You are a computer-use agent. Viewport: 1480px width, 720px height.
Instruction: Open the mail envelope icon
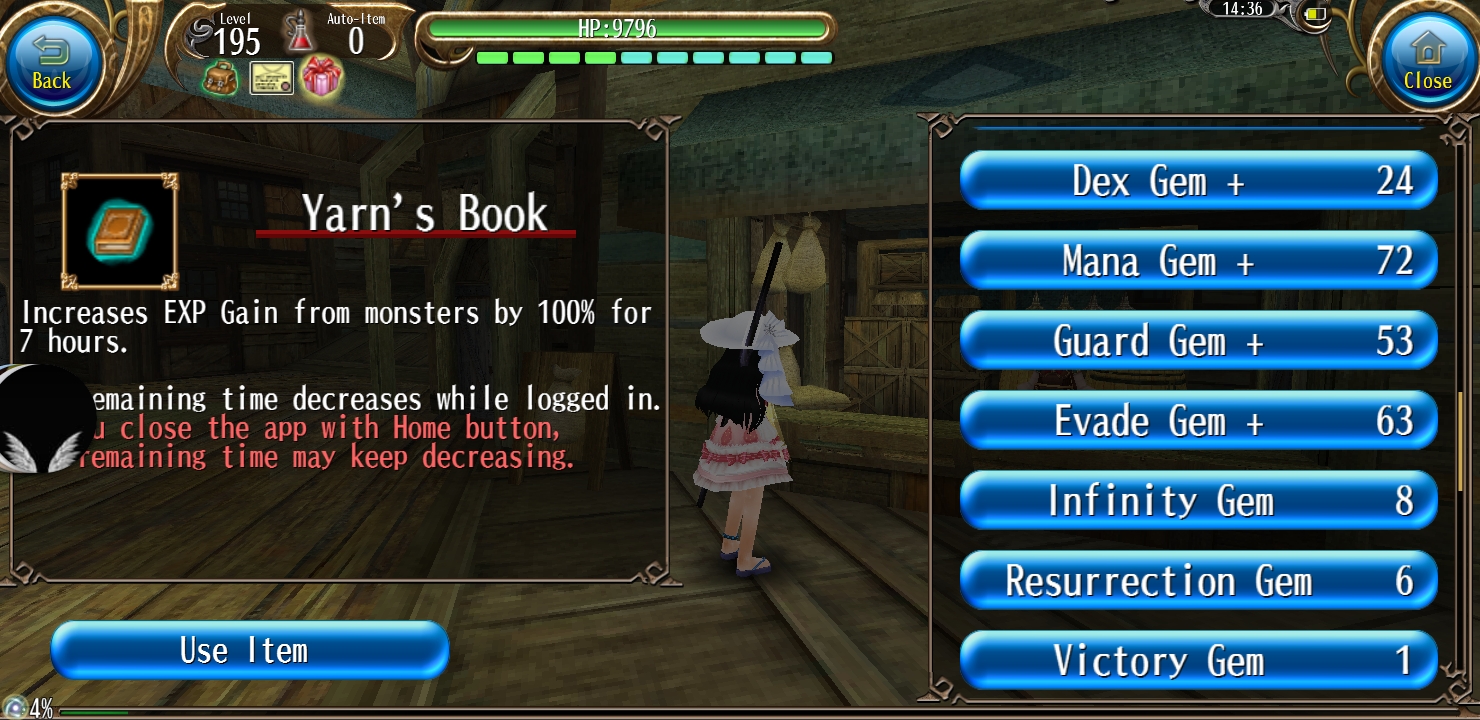(x=271, y=77)
